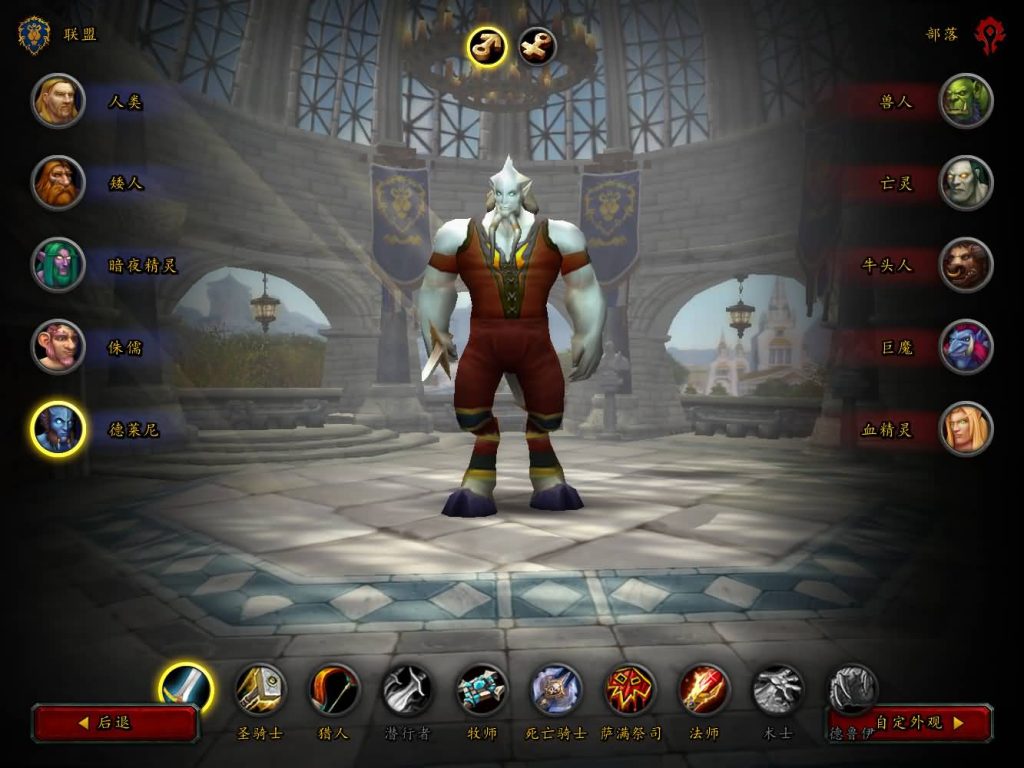Select the Priest (牧师) class
The height and width of the screenshot is (768, 1024).
[482, 689]
